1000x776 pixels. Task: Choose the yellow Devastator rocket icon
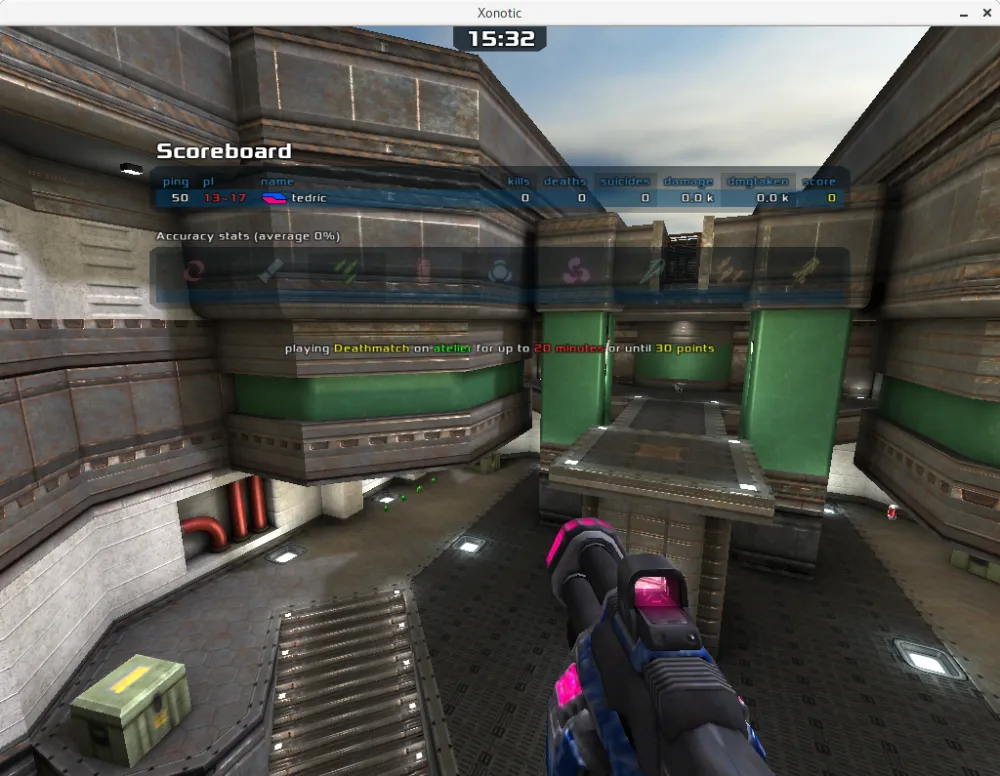point(804,270)
